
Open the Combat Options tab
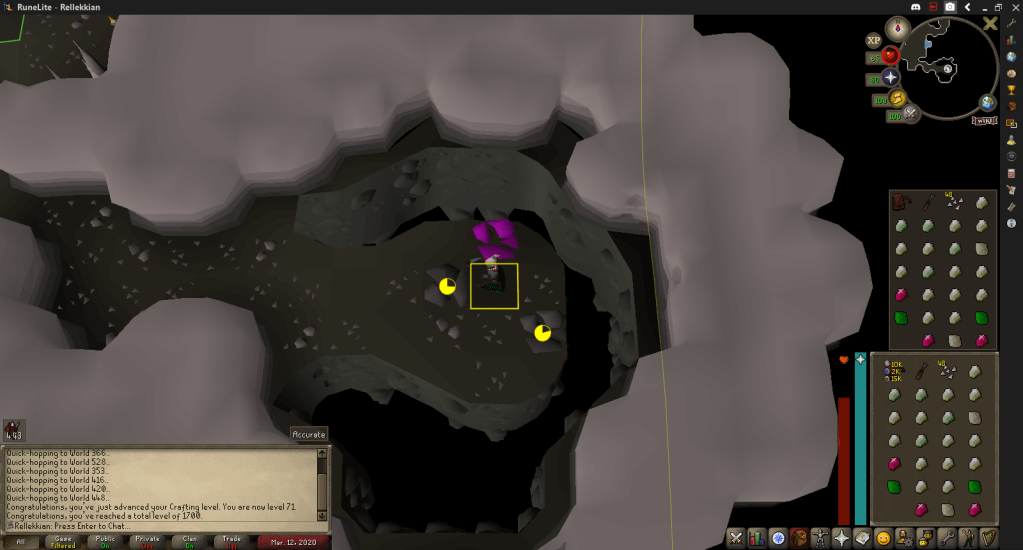click(x=736, y=538)
